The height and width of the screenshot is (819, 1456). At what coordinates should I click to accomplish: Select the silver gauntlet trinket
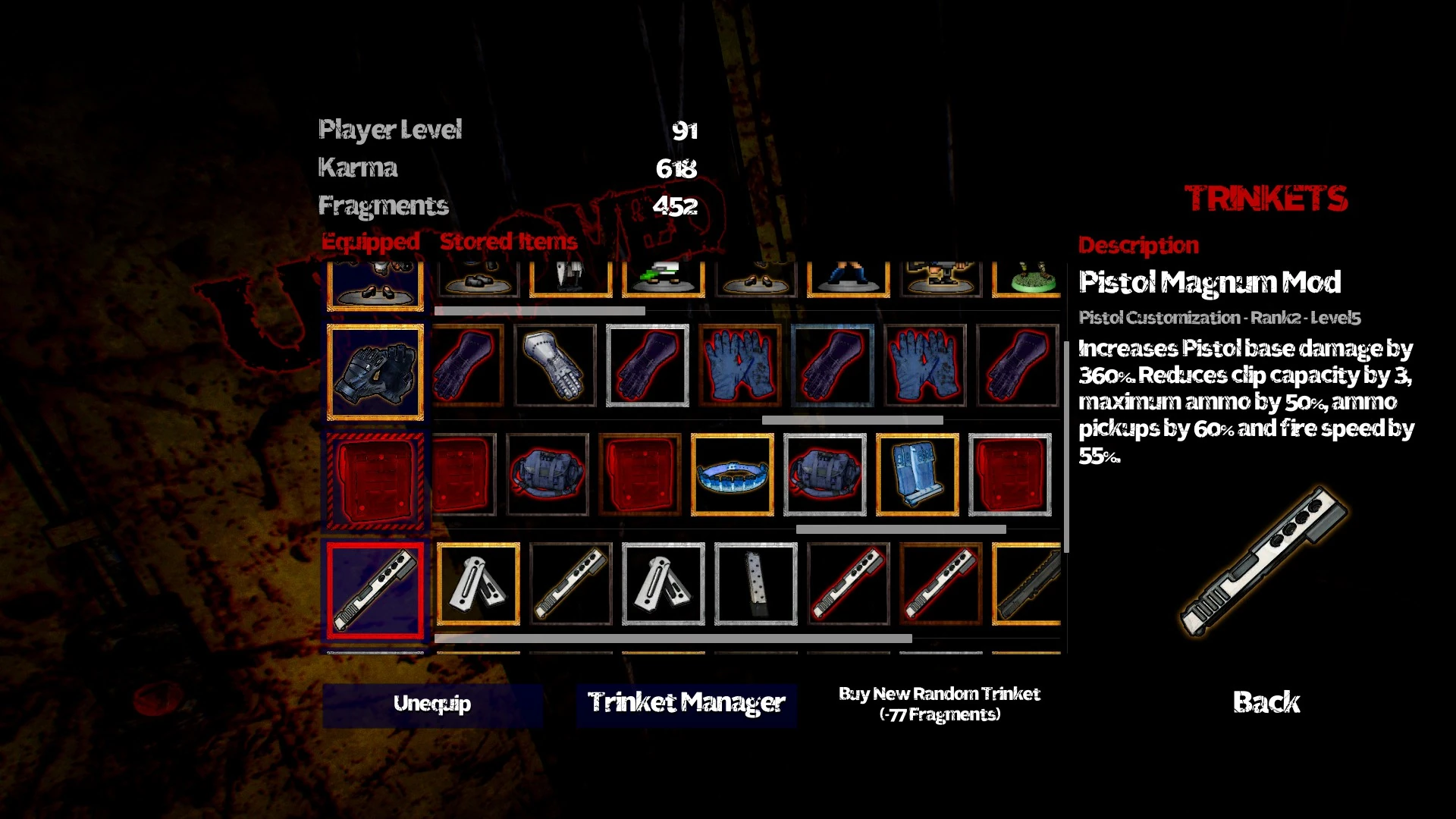coord(556,364)
